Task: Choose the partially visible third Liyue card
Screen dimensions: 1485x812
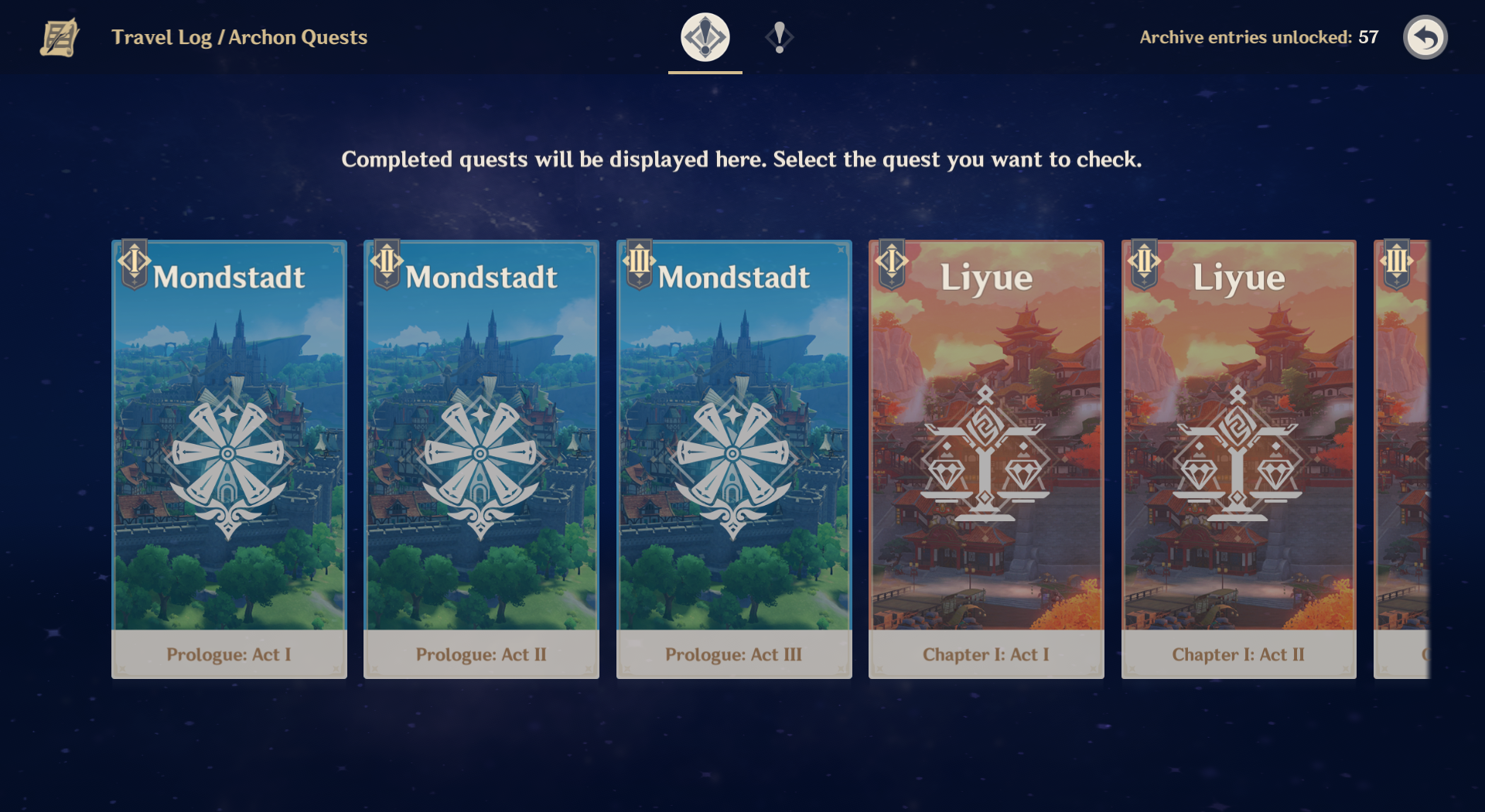Action: [1401, 459]
